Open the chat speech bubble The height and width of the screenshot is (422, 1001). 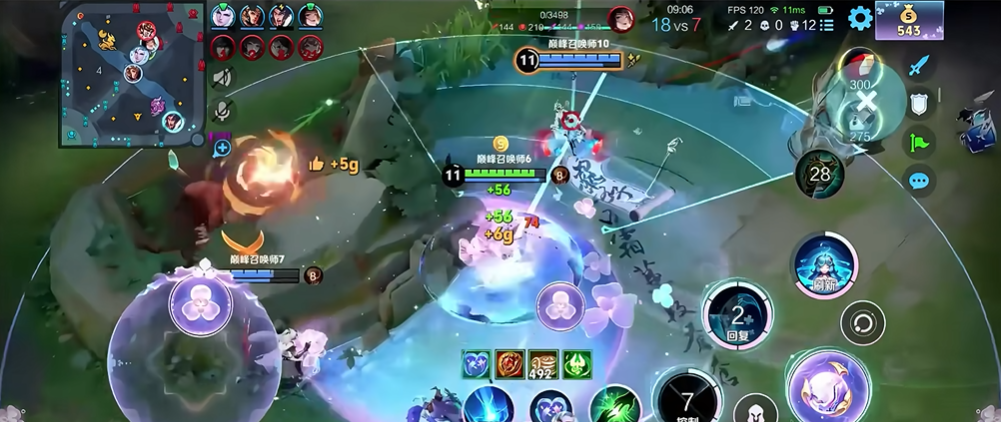coord(919,180)
